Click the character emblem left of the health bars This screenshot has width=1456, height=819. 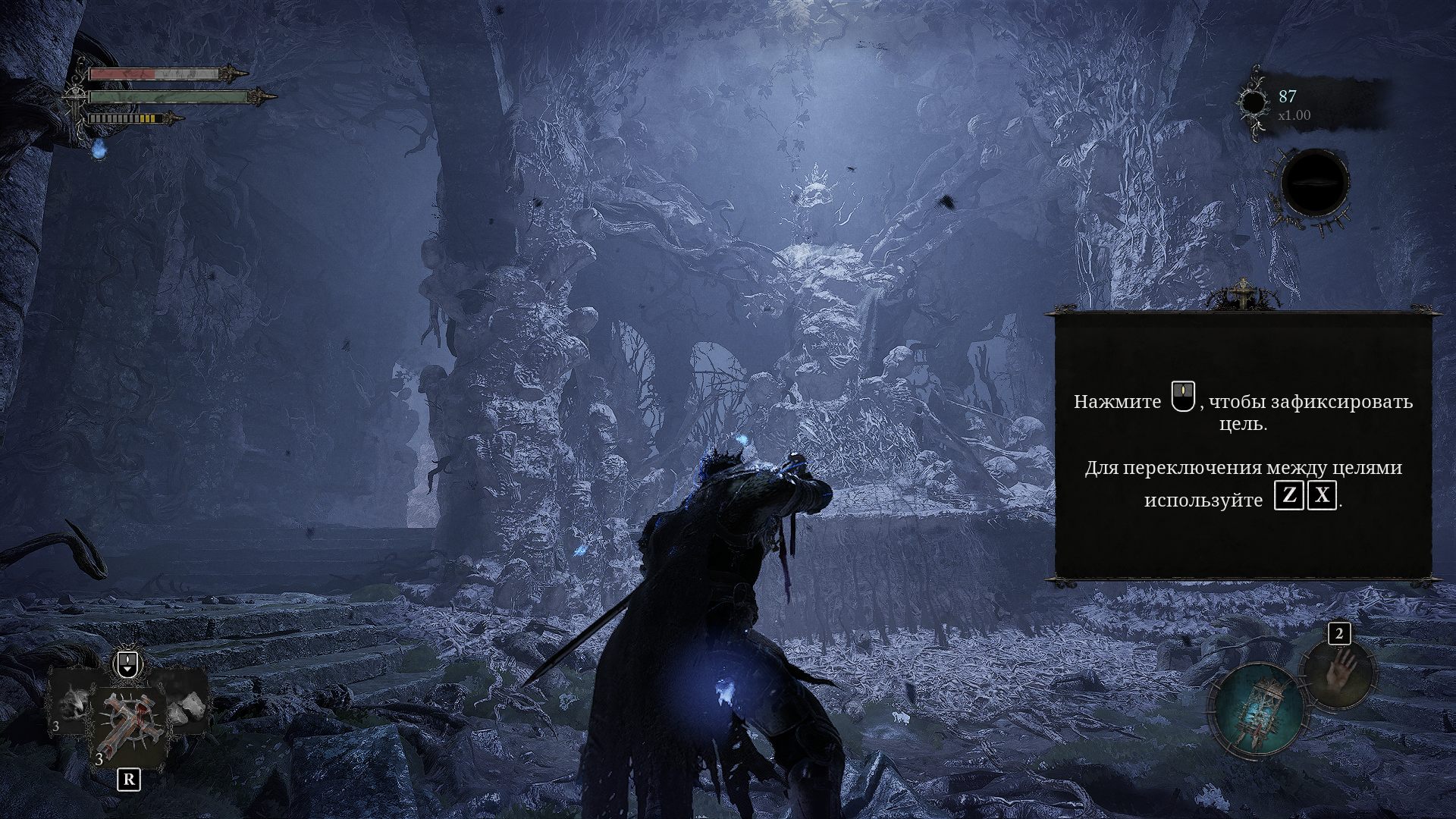pyautogui.click(x=74, y=93)
